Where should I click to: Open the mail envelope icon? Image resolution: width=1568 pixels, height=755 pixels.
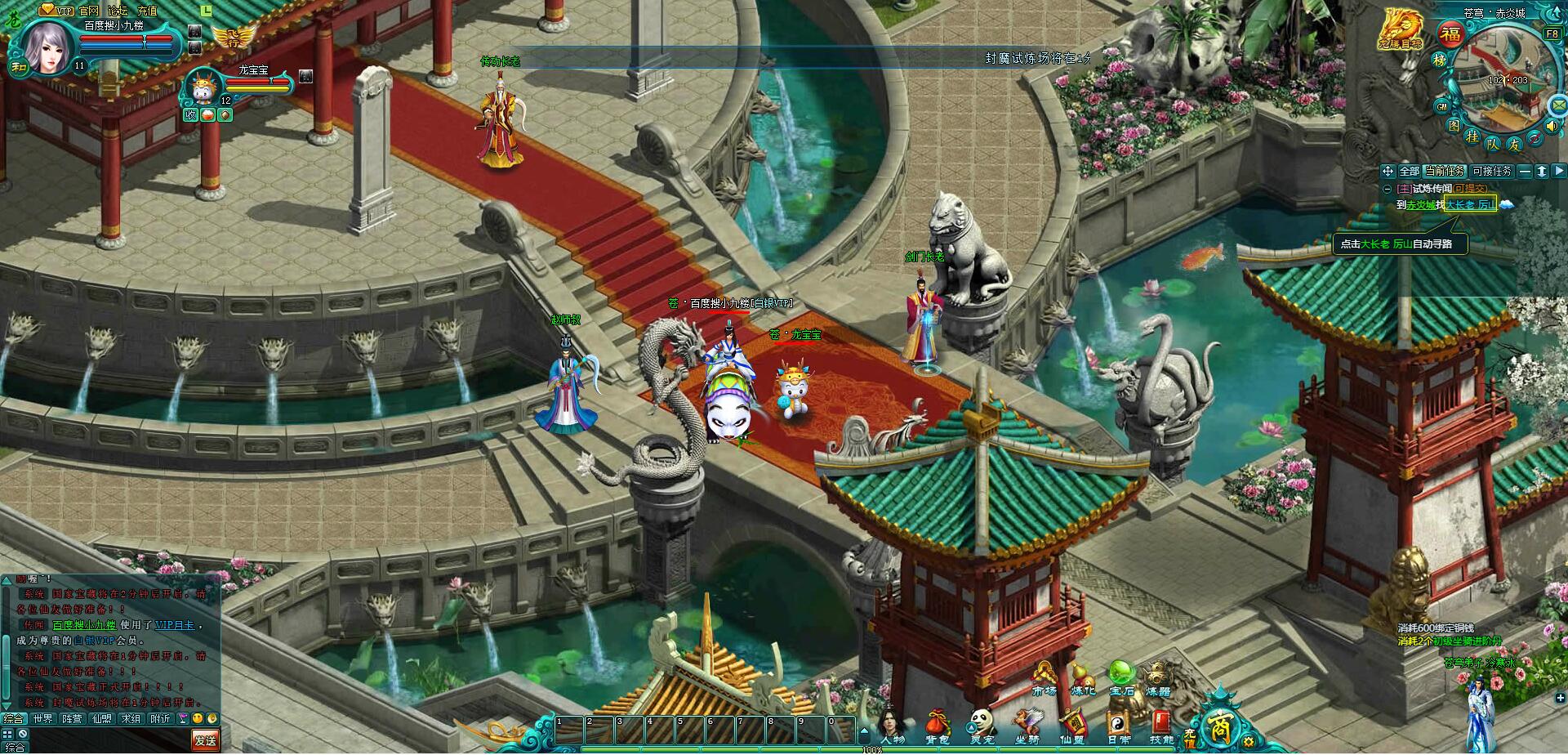(1559, 105)
